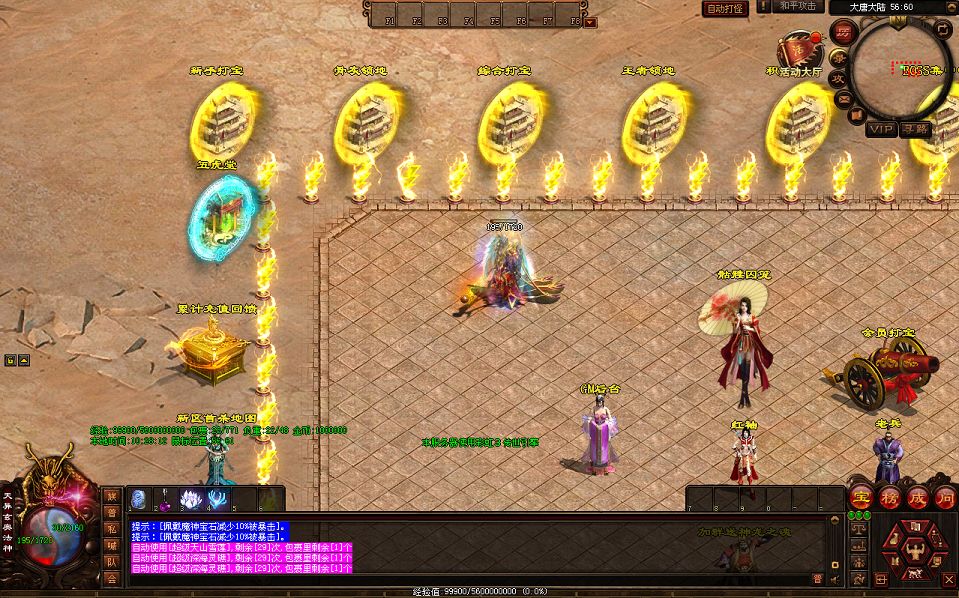Change the 和平攻击 attack mode
The height and width of the screenshot is (598, 959).
coord(798,6)
